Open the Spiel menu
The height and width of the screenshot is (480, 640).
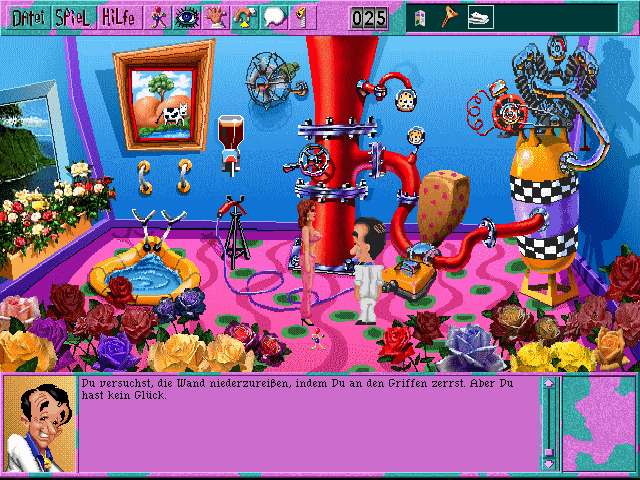tap(74, 17)
